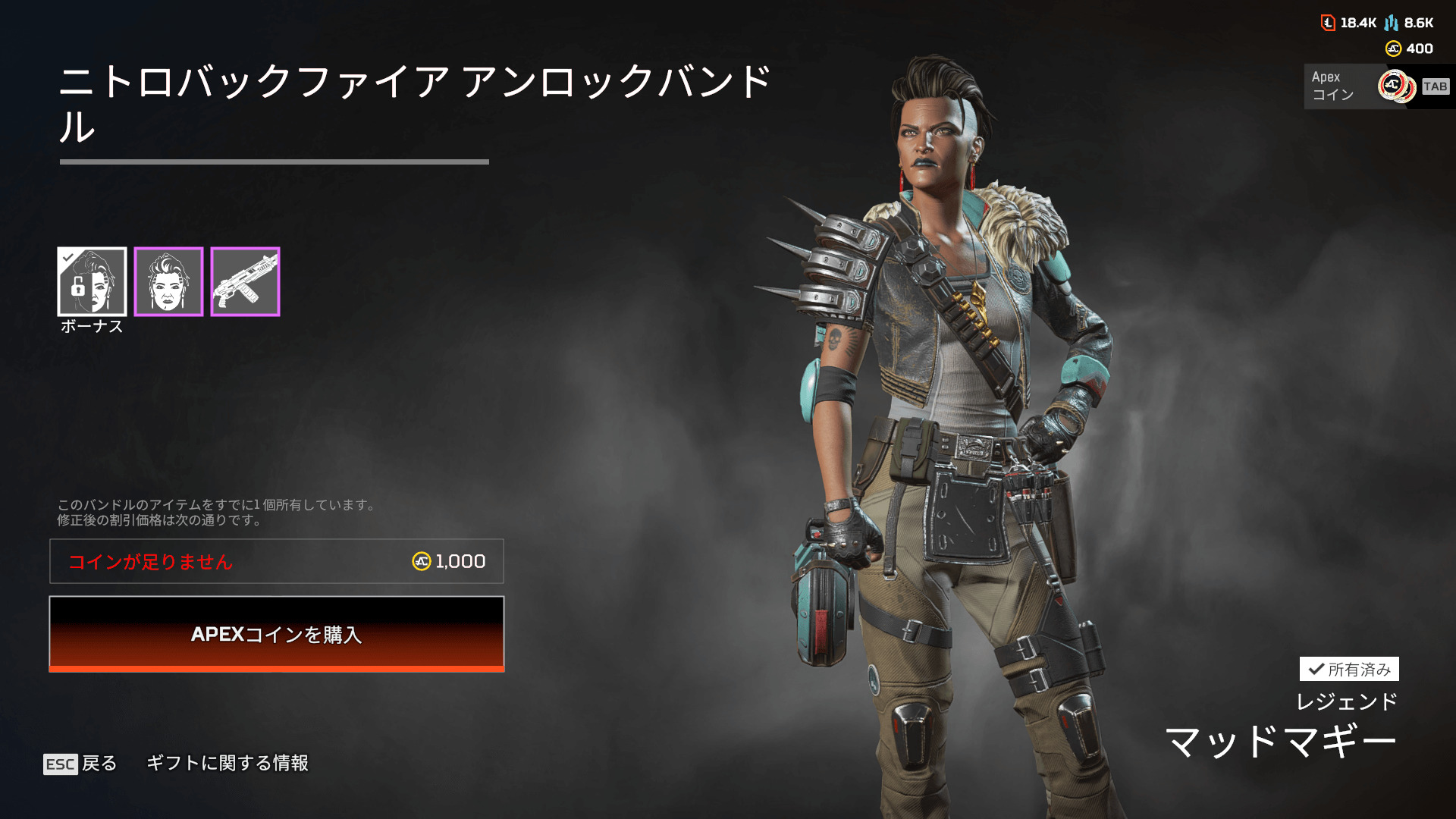Select the weapon skin thumbnail

(x=245, y=281)
